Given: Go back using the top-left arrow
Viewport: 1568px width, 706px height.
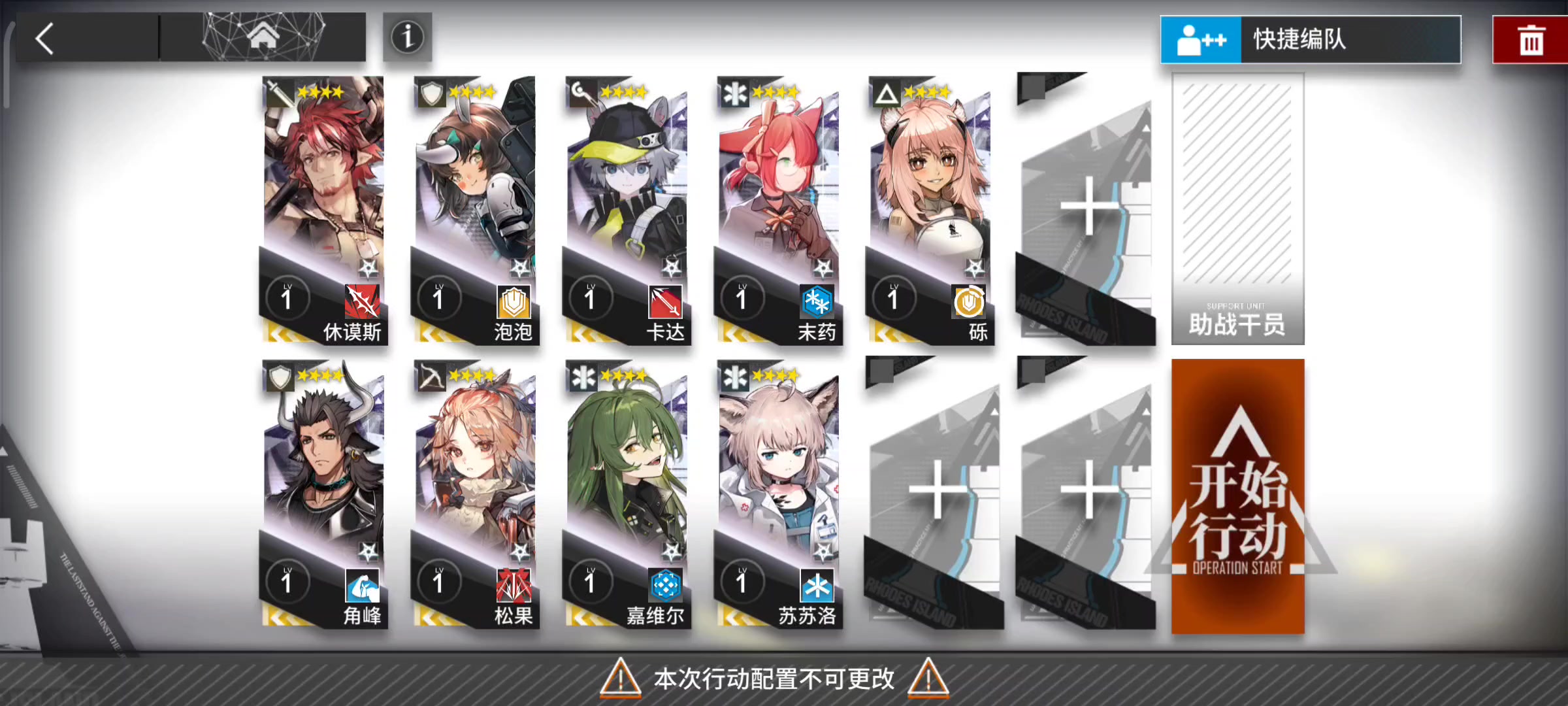Looking at the screenshot, I should [44, 37].
